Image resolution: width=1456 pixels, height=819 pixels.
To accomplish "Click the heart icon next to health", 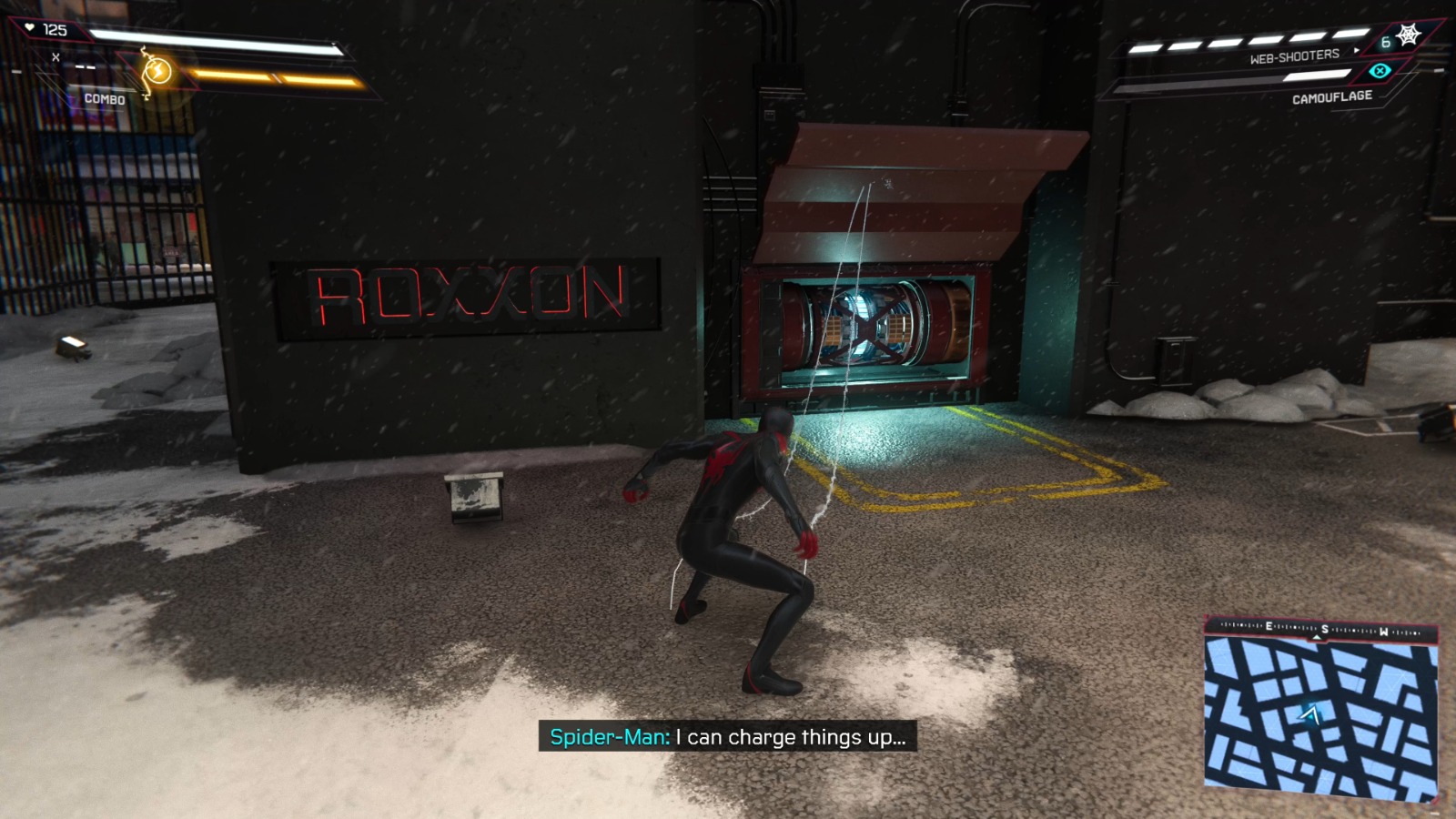I will 29,26.
